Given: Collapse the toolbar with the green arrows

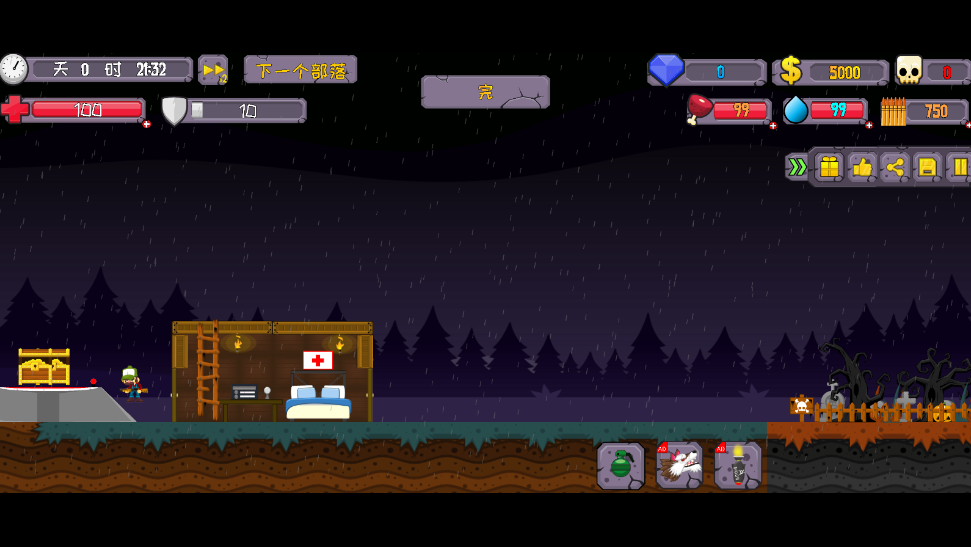Looking at the screenshot, I should point(796,167).
